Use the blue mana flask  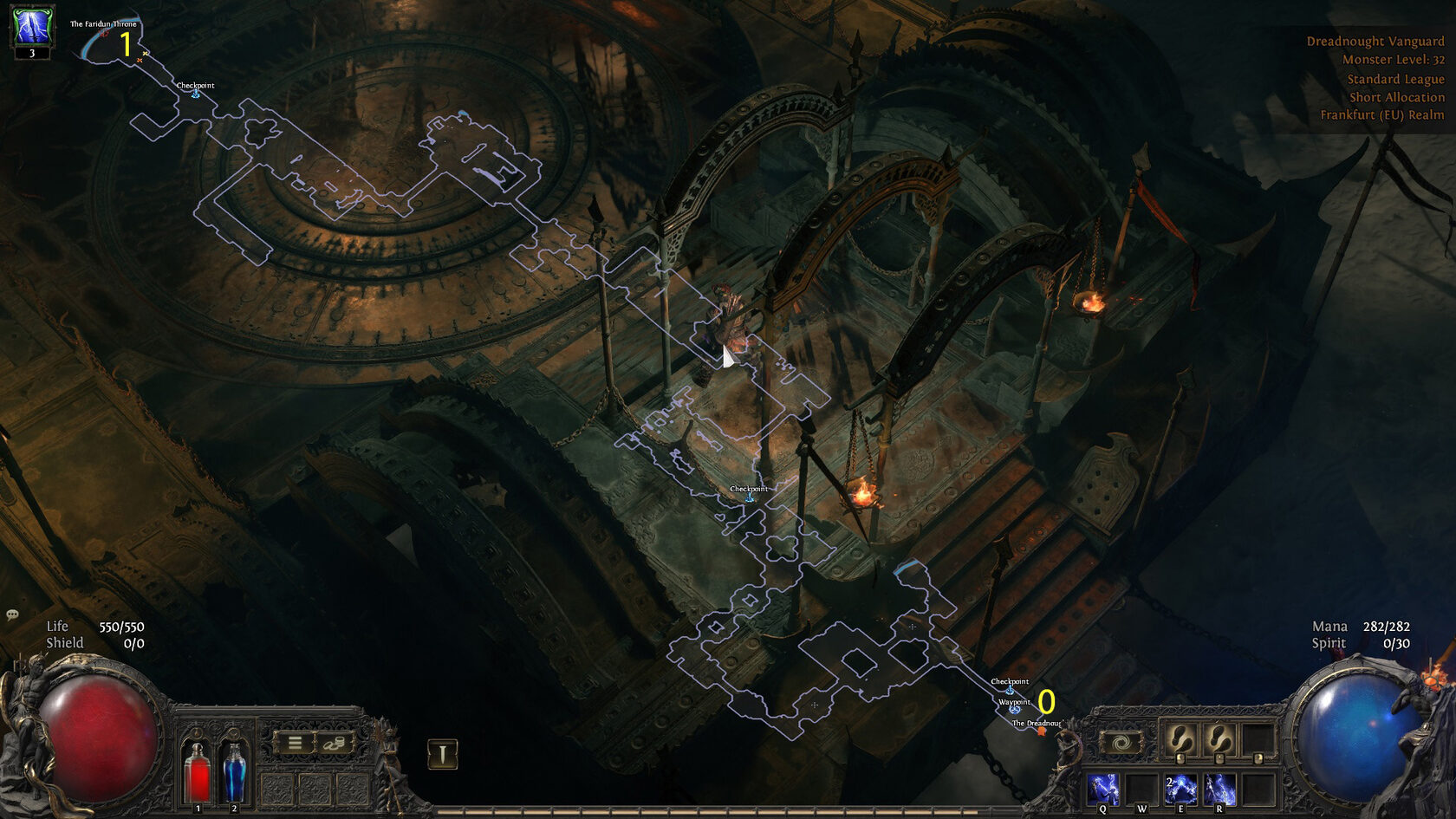[x=234, y=773]
